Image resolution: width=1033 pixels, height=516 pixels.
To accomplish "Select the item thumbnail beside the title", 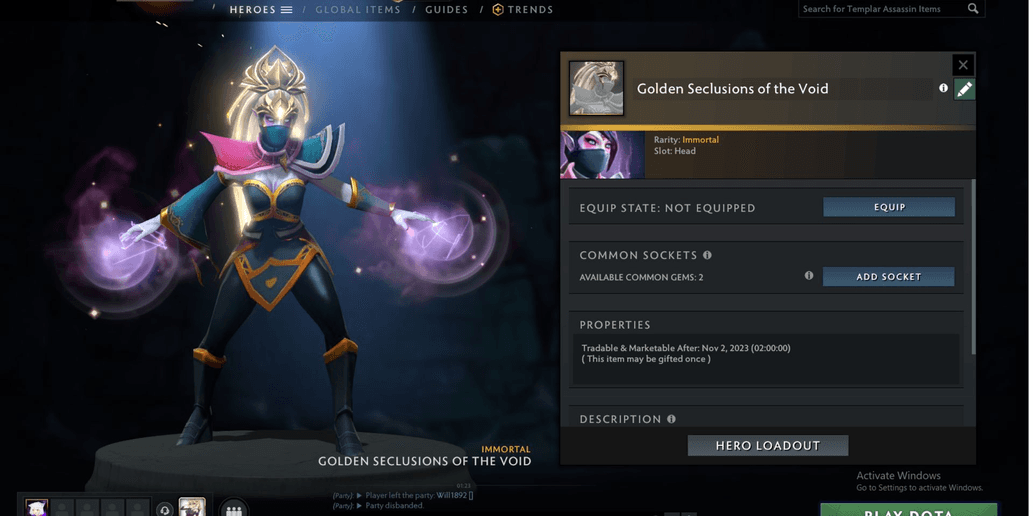I will (596, 88).
